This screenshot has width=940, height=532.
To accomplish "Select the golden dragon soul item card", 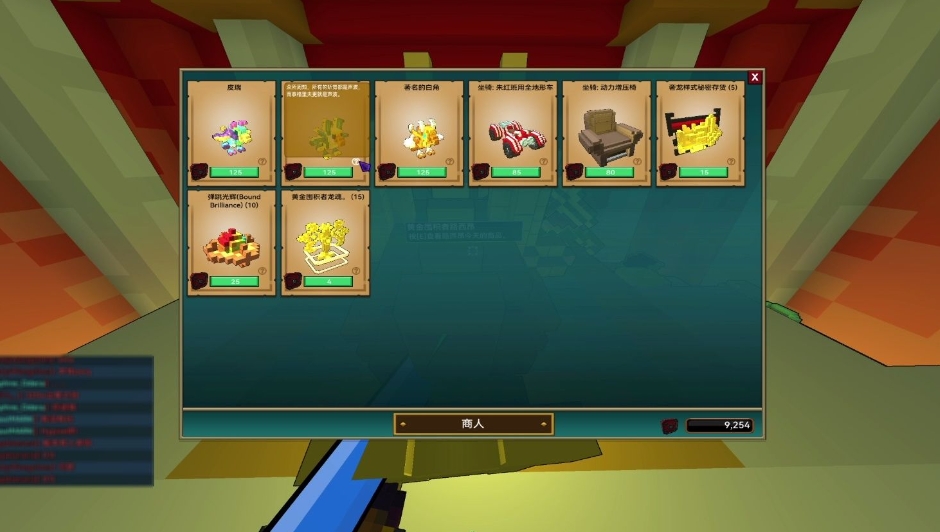I will [325, 241].
